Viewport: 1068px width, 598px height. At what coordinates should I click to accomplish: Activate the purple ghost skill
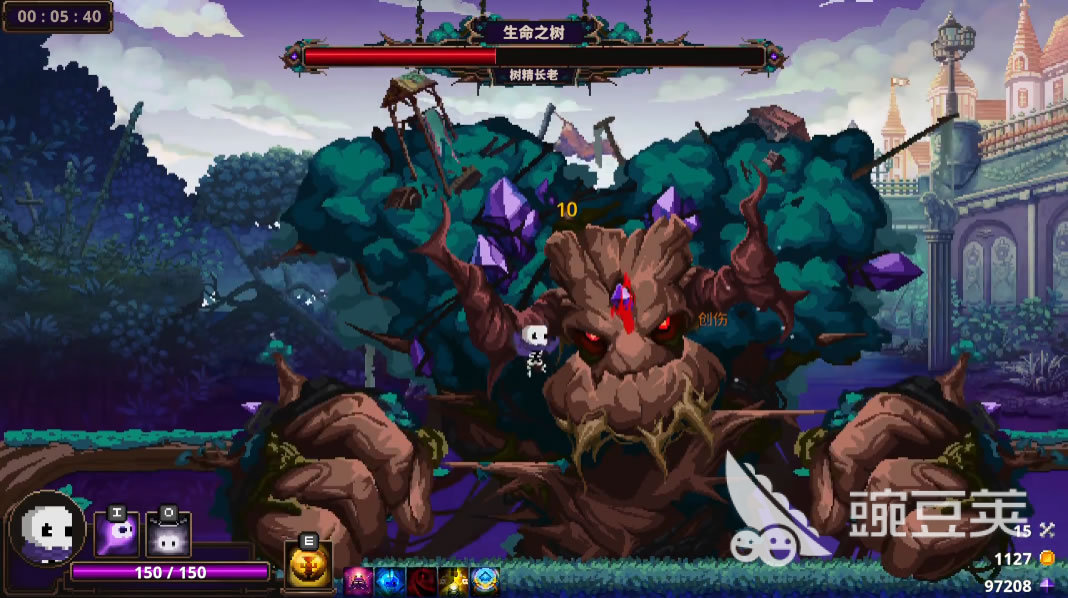click(x=116, y=534)
